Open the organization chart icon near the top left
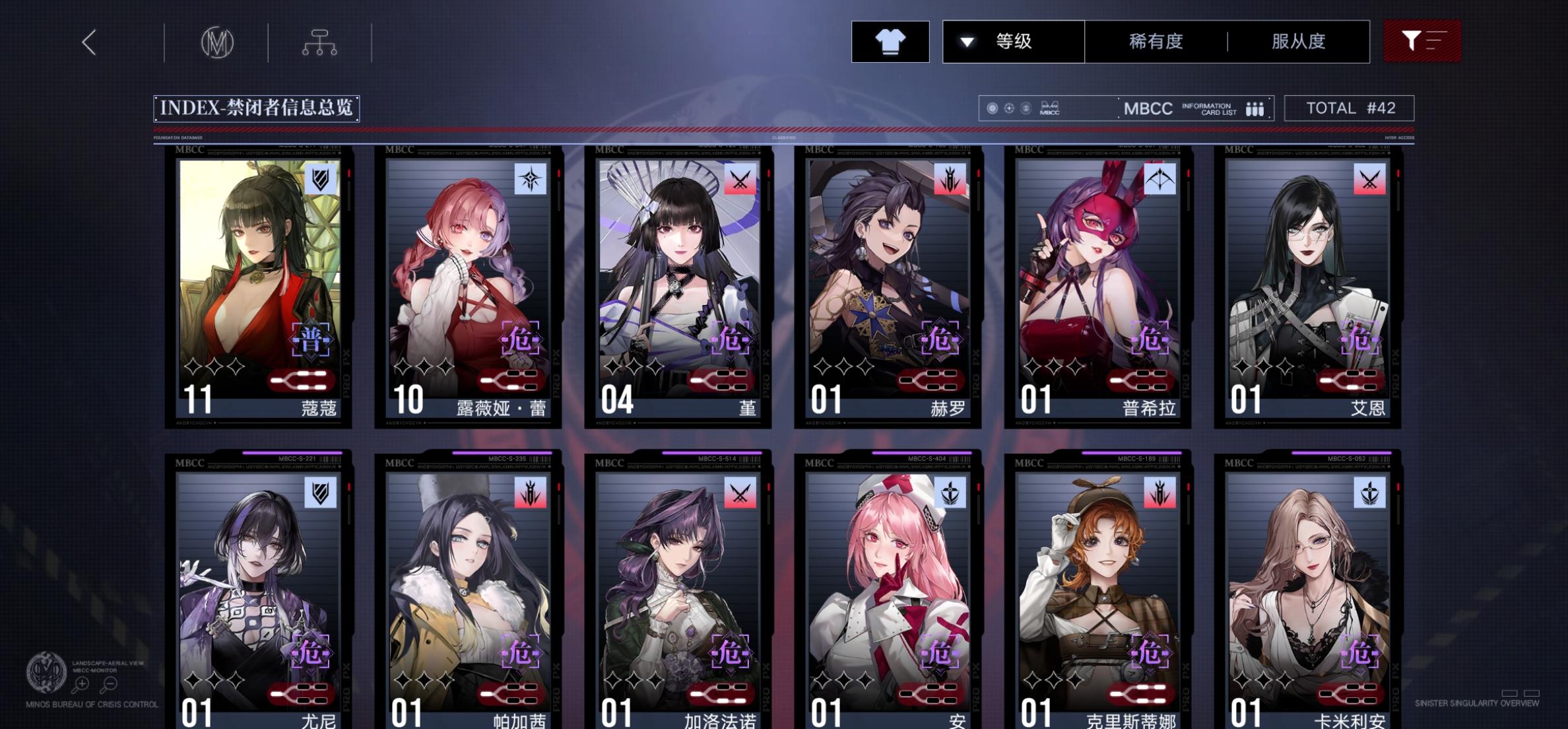This screenshot has width=1568, height=729. tap(321, 41)
